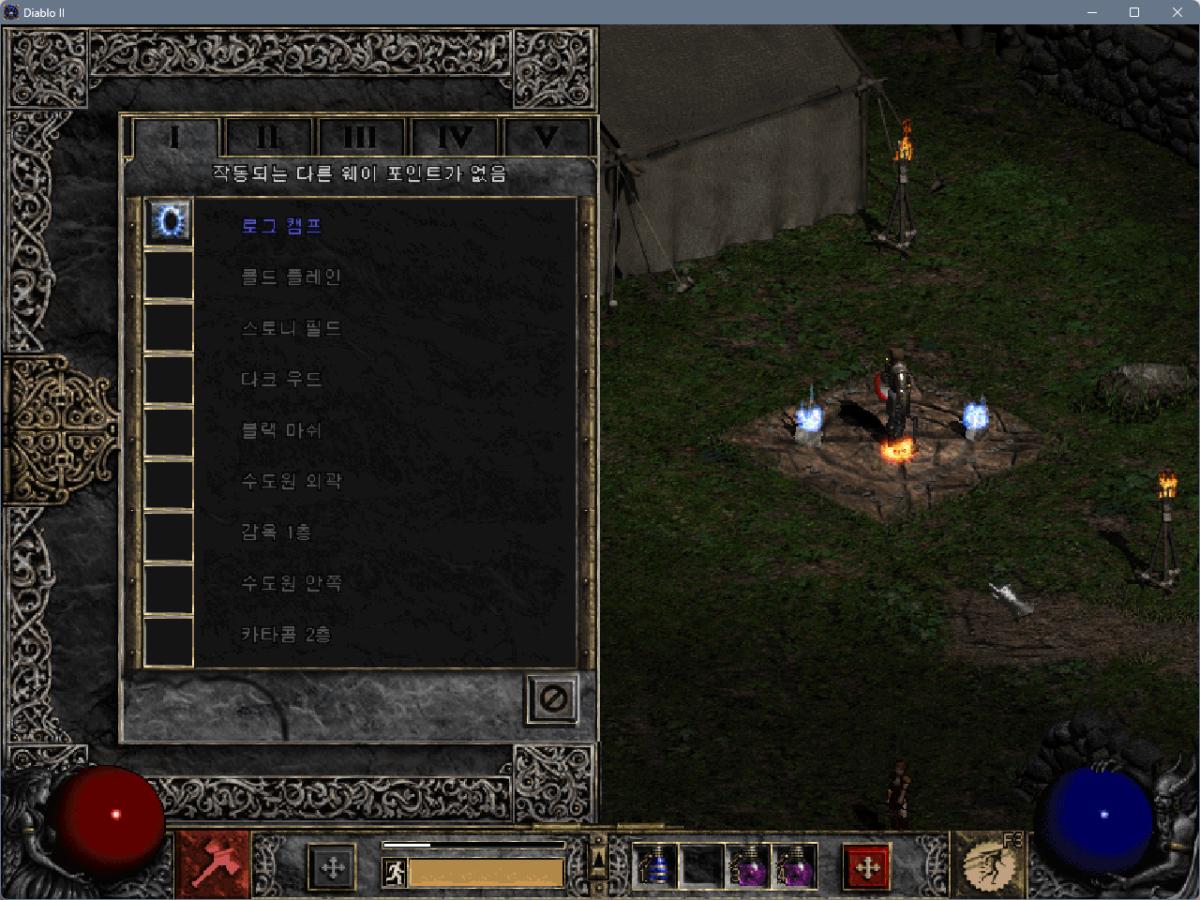
Task: Open the right-click skill selector marked F3
Action: 988,864
